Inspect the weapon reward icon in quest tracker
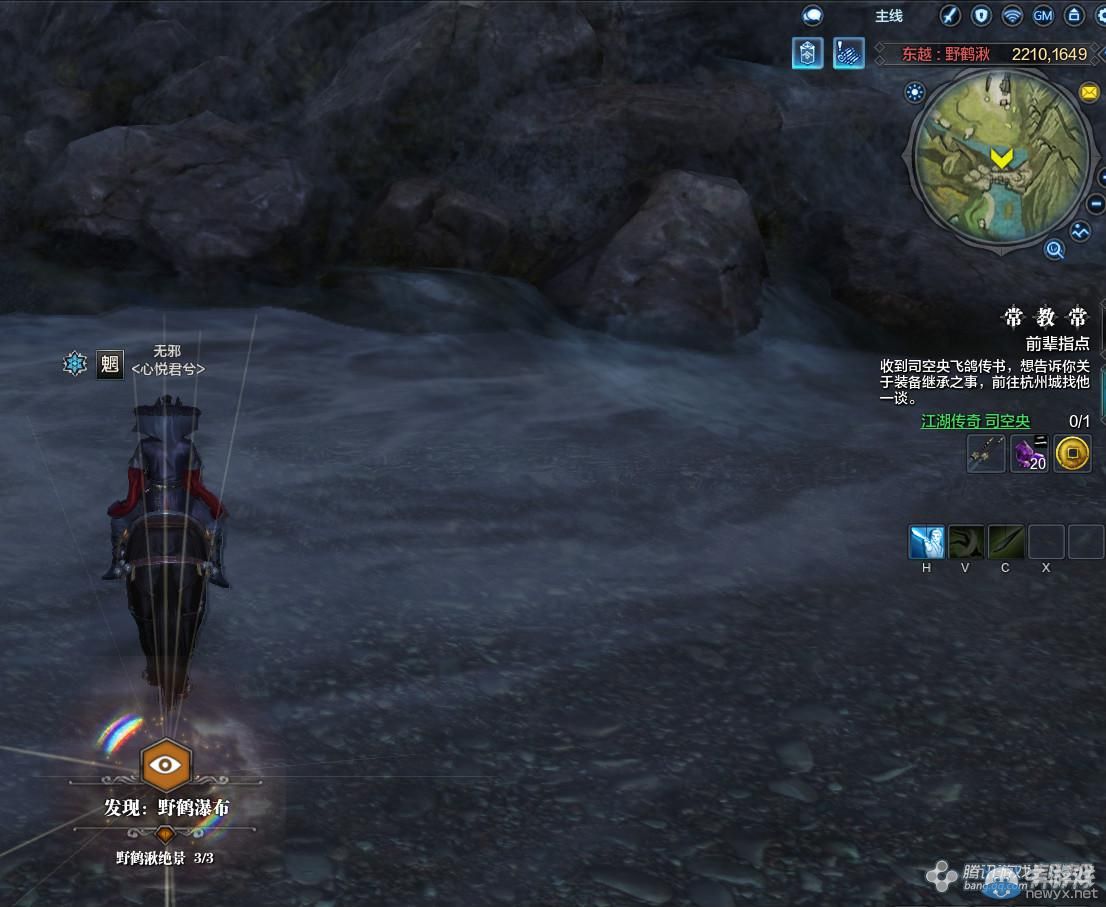 click(x=986, y=454)
